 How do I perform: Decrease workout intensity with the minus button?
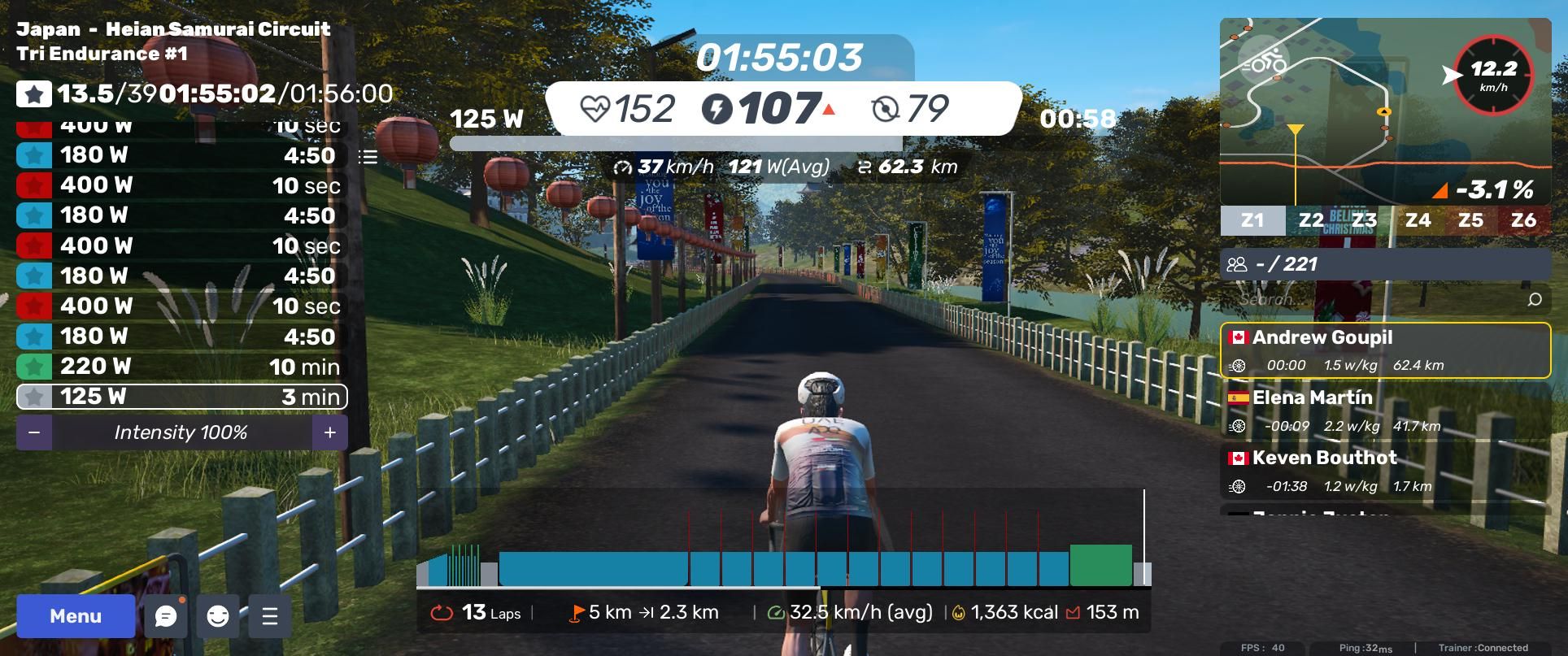coord(34,432)
